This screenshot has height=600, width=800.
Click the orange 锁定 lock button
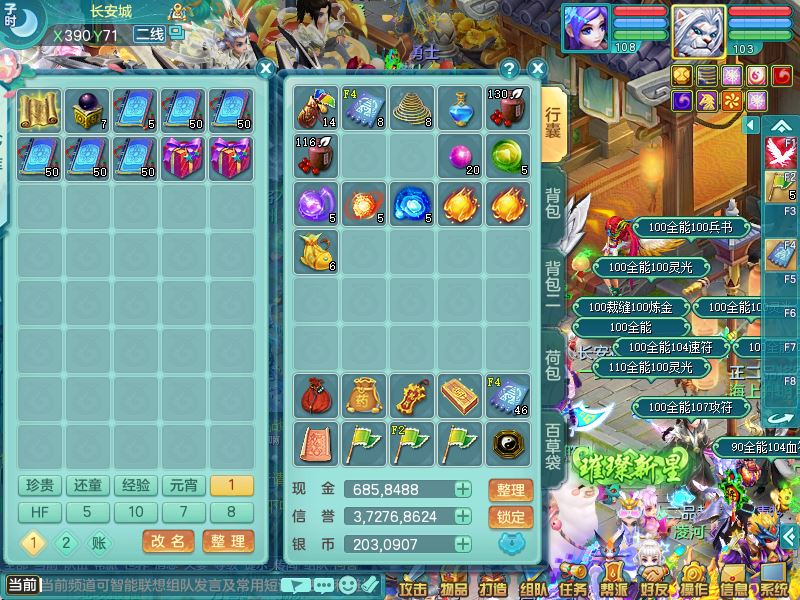click(510, 517)
